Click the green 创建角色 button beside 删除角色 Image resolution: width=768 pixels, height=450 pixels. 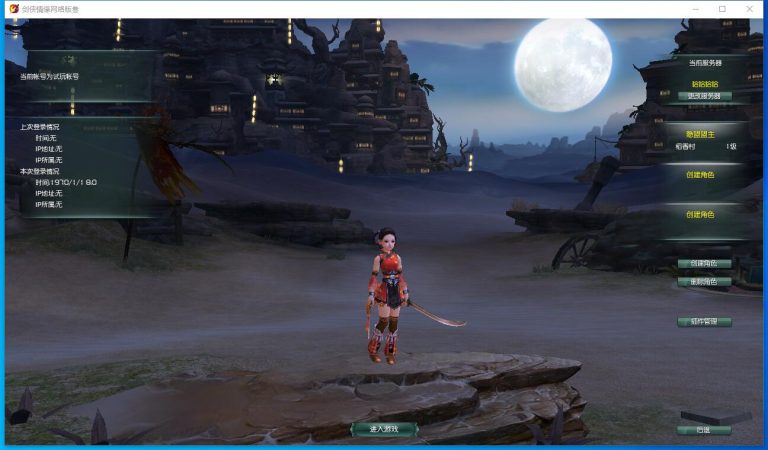tap(704, 264)
